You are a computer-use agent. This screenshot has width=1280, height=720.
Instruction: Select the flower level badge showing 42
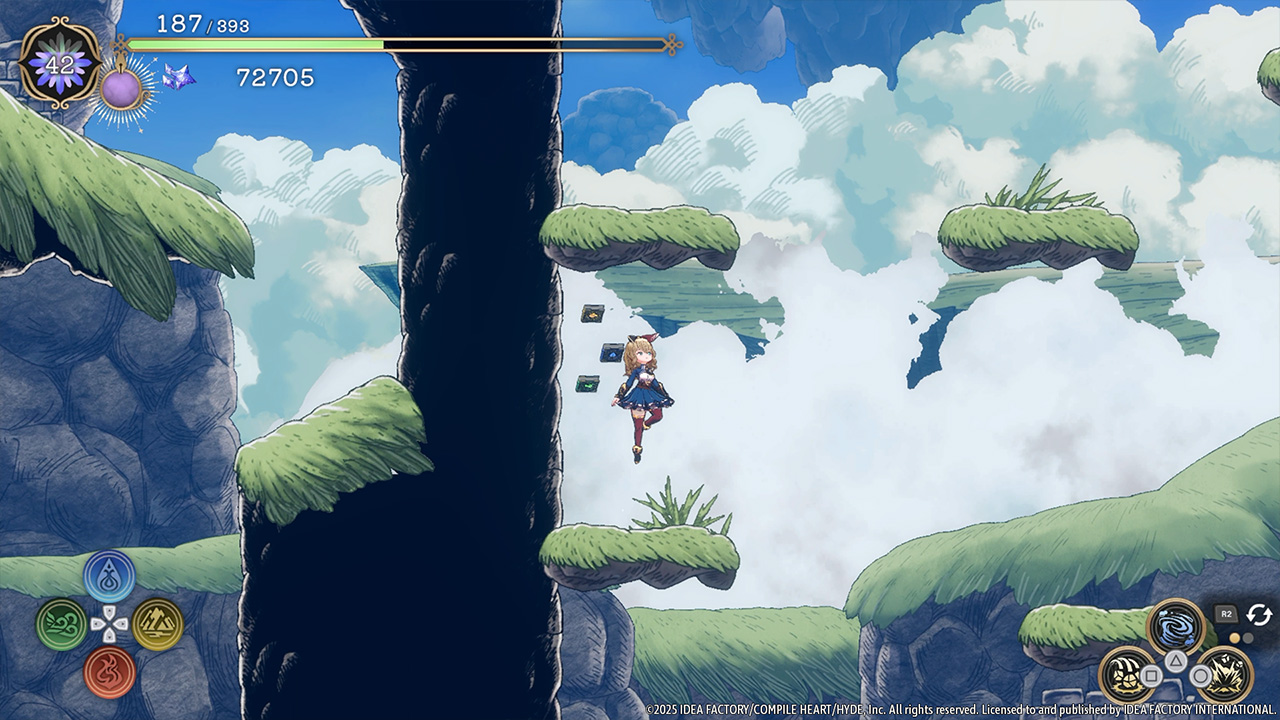click(x=60, y=62)
